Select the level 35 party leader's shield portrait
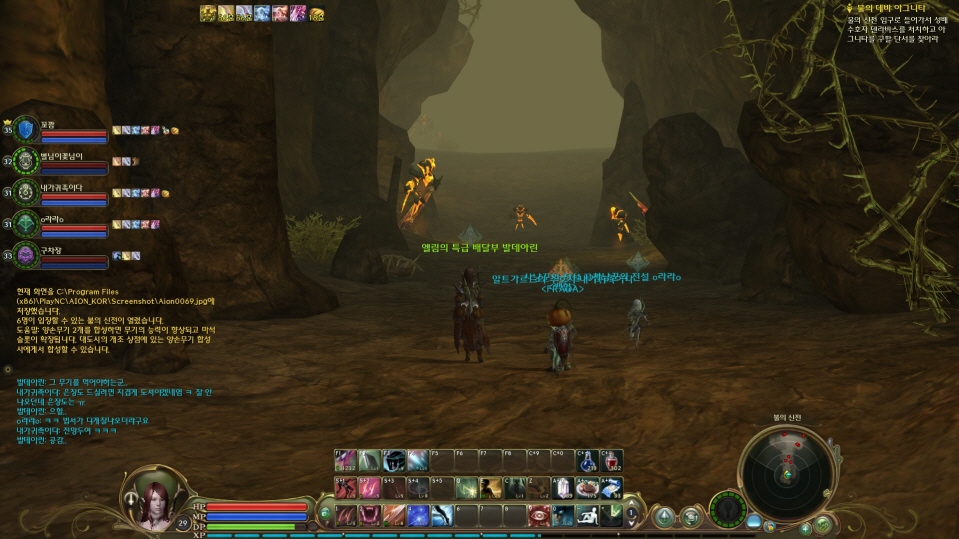The width and height of the screenshot is (959, 539). coord(24,130)
